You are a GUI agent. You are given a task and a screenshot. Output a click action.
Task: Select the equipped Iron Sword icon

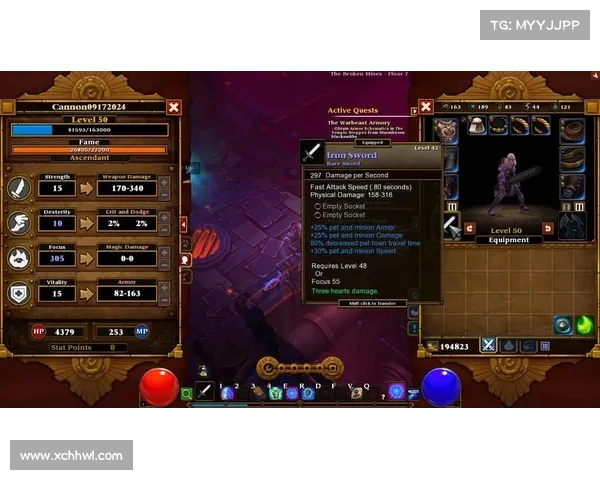point(313,152)
